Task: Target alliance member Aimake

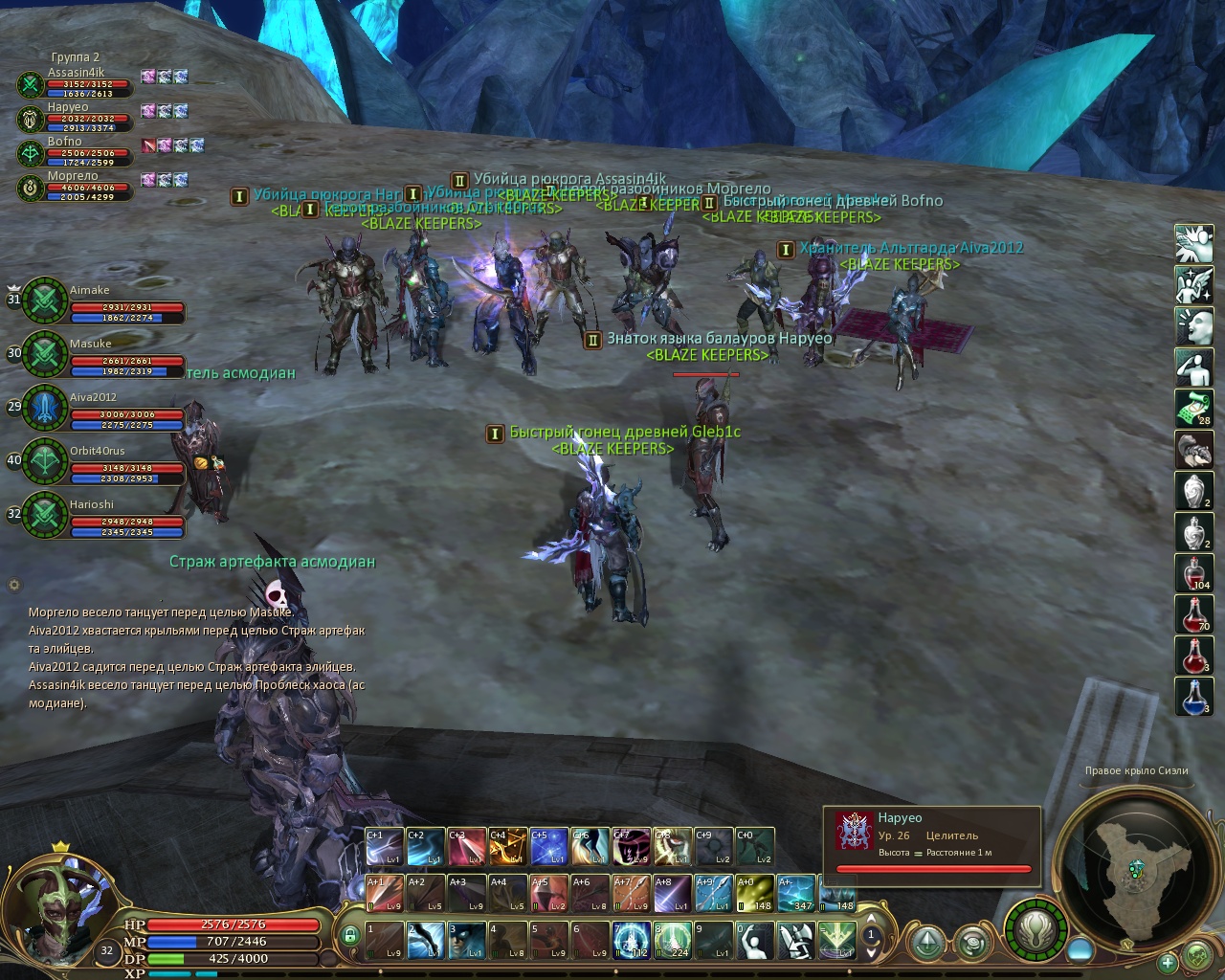Action: point(45,301)
